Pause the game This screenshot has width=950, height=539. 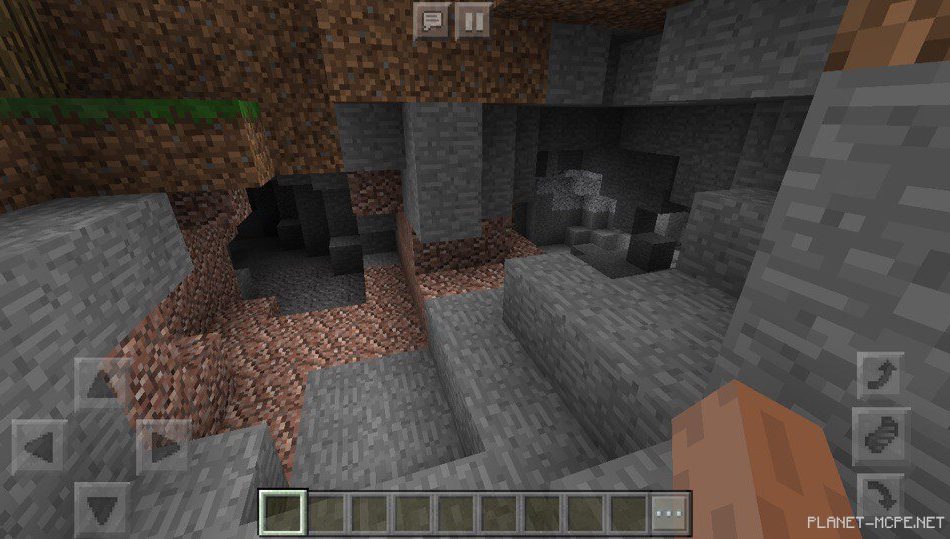coord(472,21)
